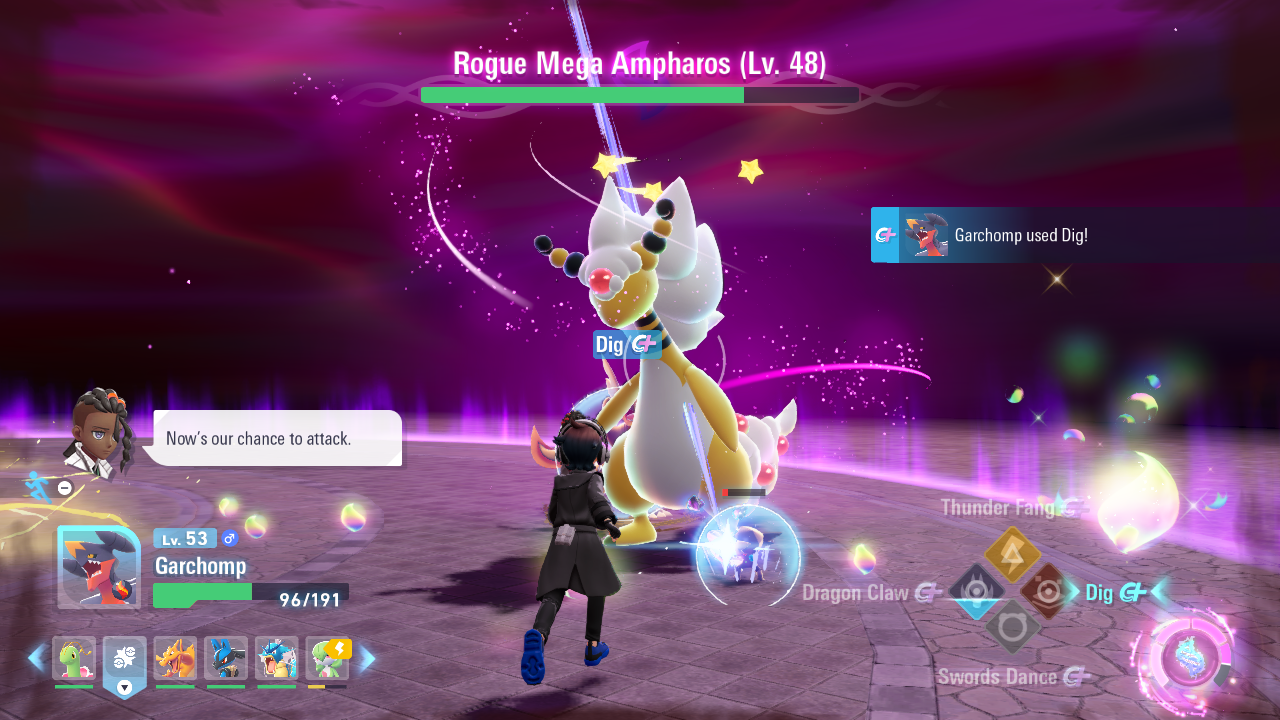Switch to Meganium in the party bar
Screen dimensions: 1280x720
(x=74, y=658)
